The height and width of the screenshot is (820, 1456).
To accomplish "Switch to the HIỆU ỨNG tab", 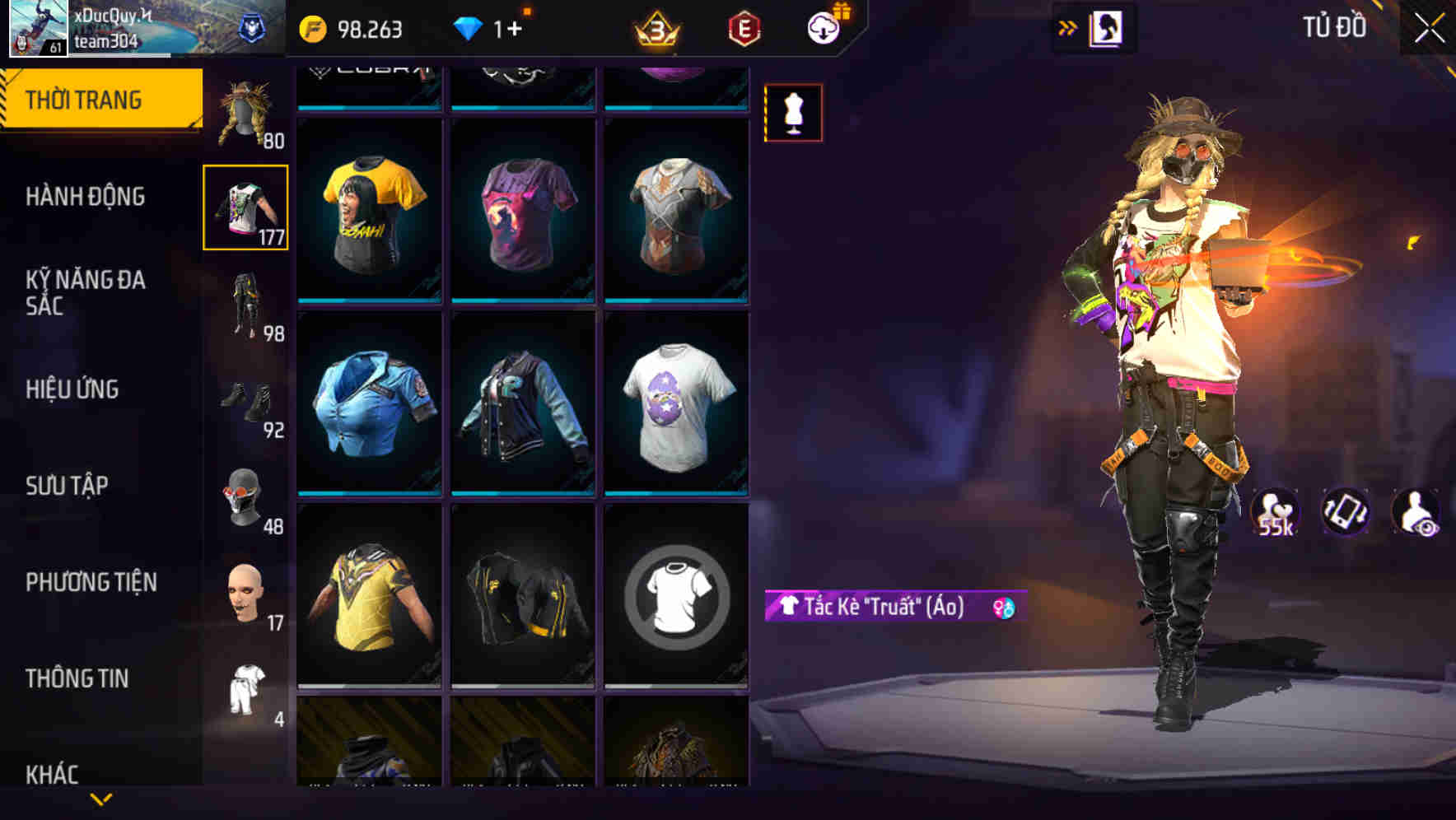I will [x=71, y=389].
